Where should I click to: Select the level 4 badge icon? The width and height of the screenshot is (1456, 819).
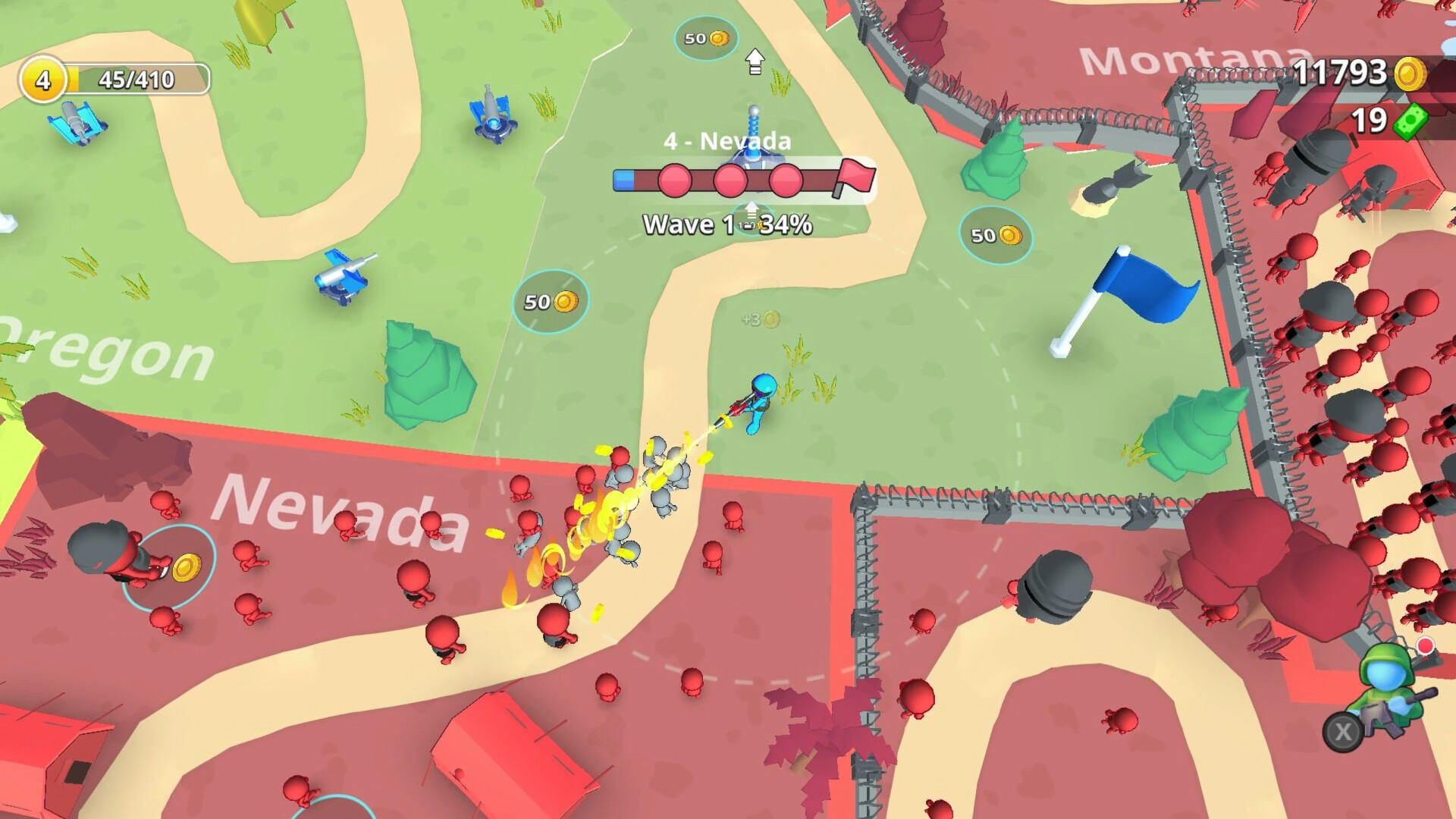(43, 77)
